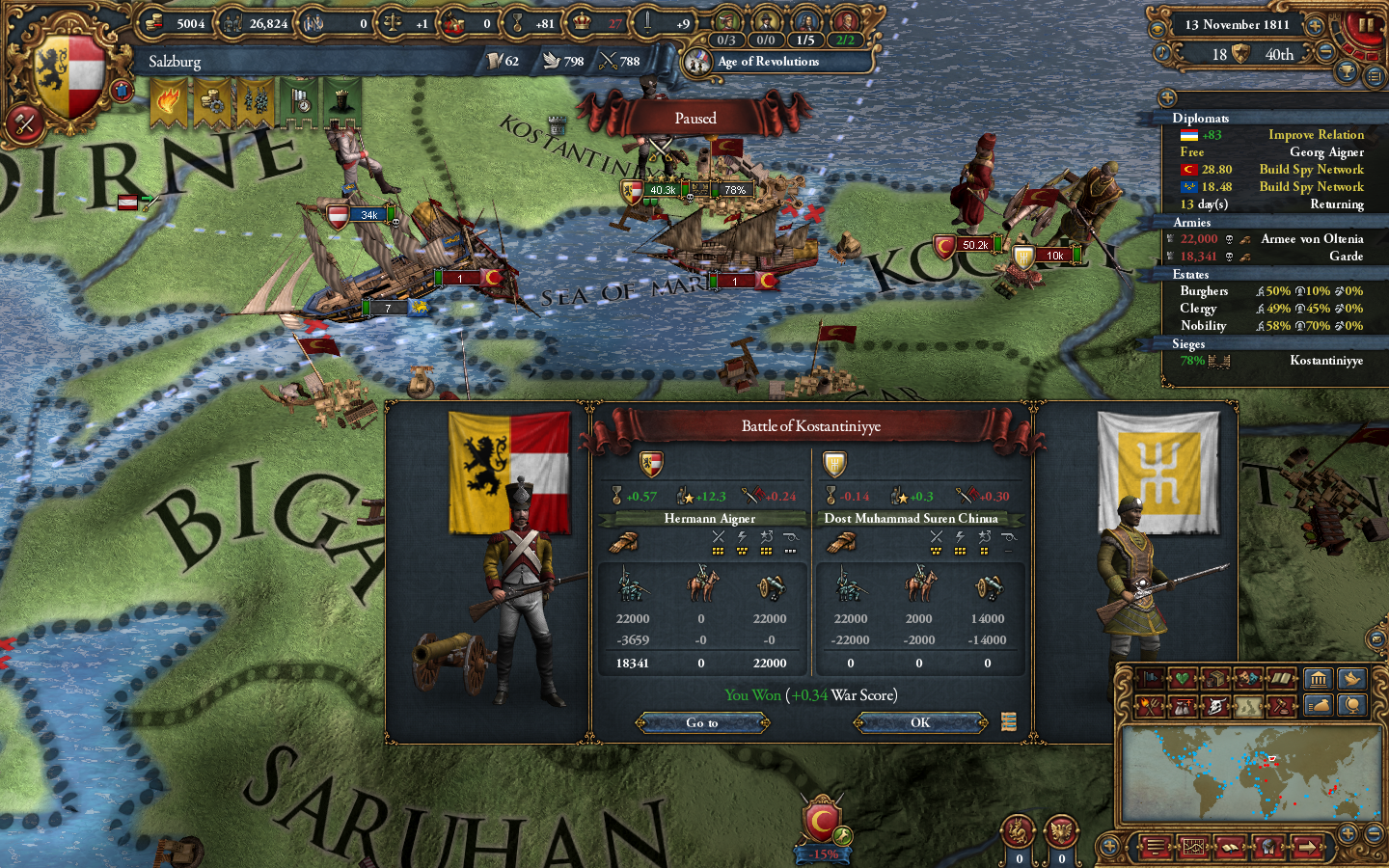Click the dove peace icon above the minimap
Screen dimensions: 1389x868
pos(1352,679)
